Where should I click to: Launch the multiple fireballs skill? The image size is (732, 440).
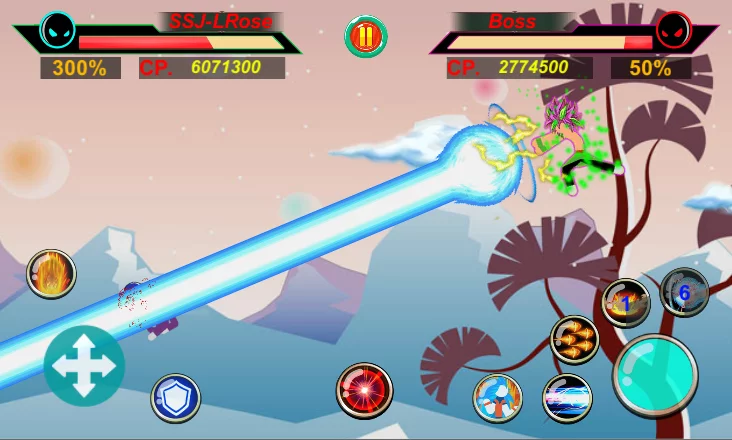575,339
